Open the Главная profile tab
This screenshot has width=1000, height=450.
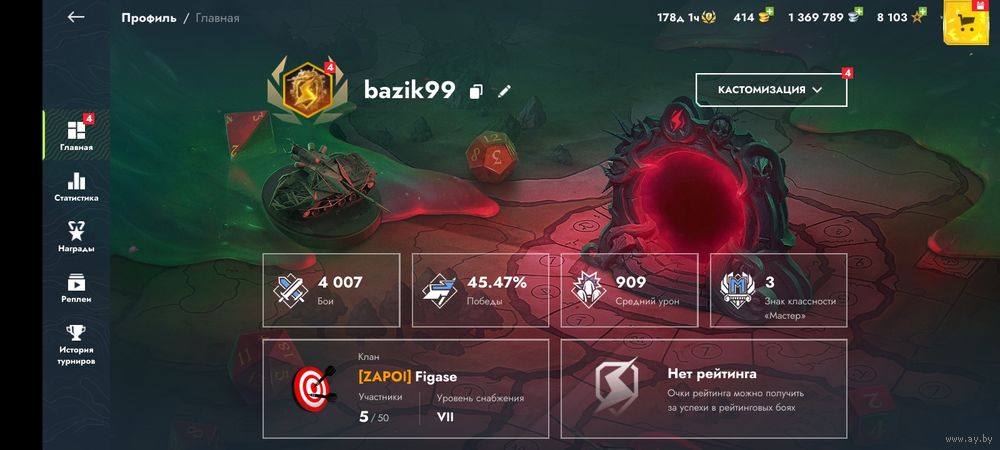[x=76, y=135]
